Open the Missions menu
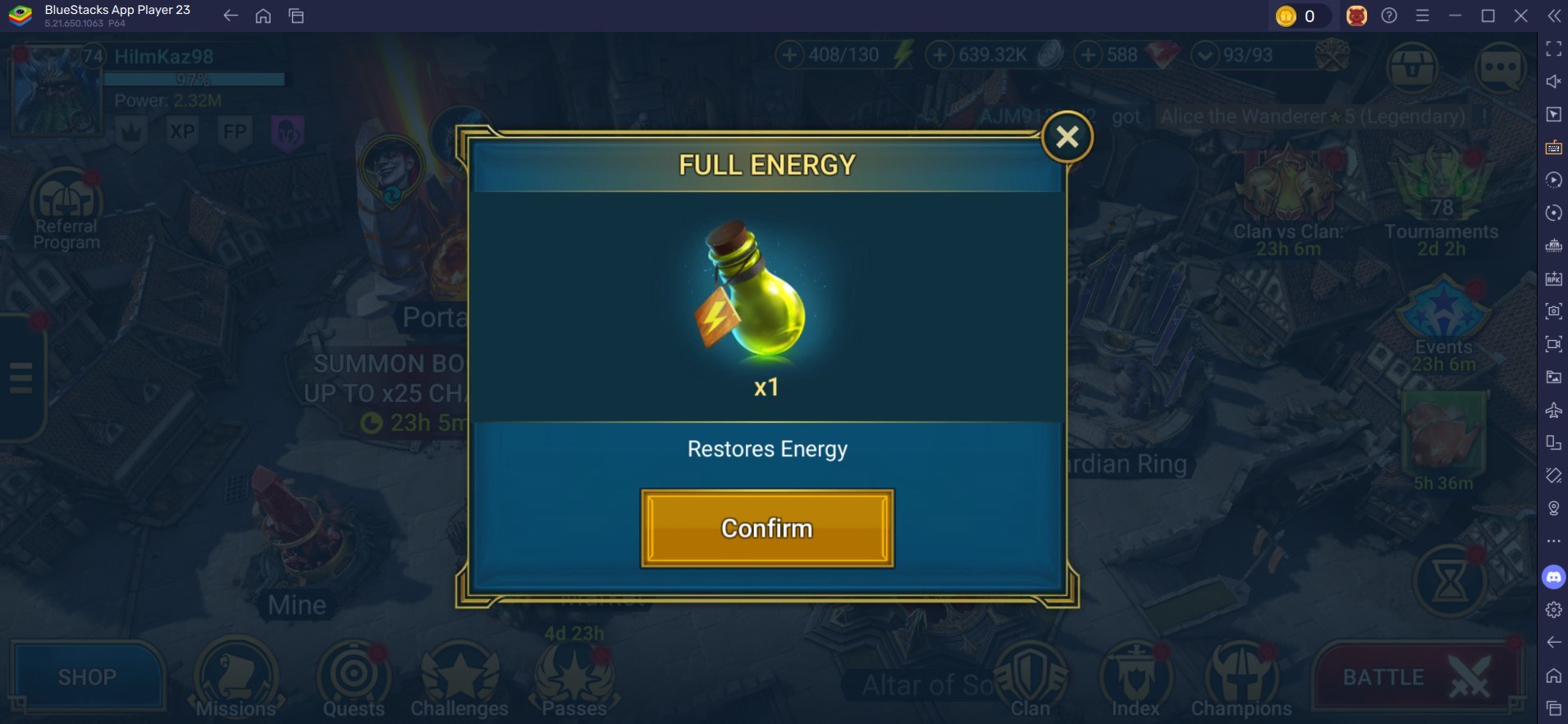Screen dimensions: 1568x724 235,679
